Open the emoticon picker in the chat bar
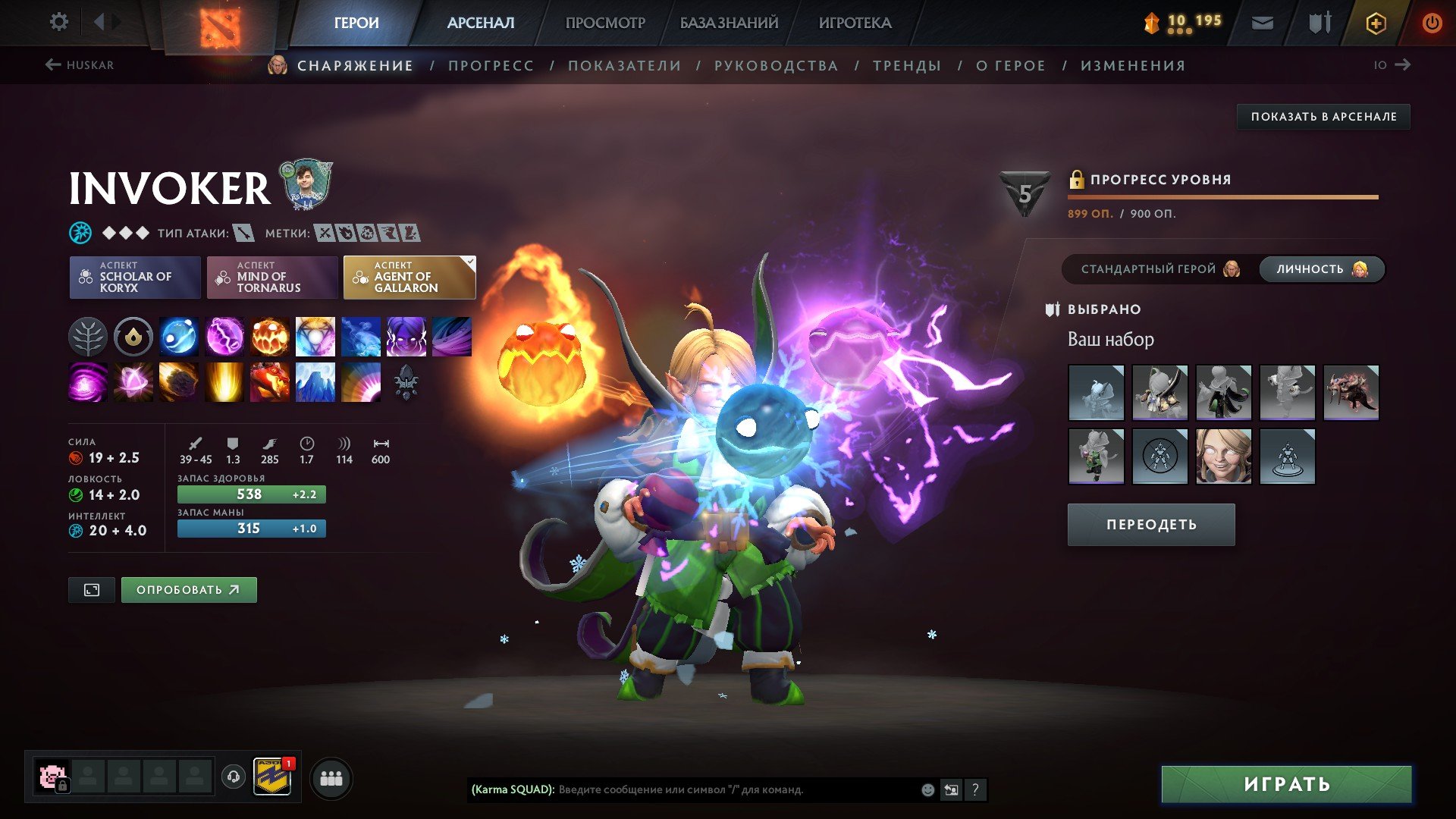This screenshot has width=1456, height=819. point(927,789)
